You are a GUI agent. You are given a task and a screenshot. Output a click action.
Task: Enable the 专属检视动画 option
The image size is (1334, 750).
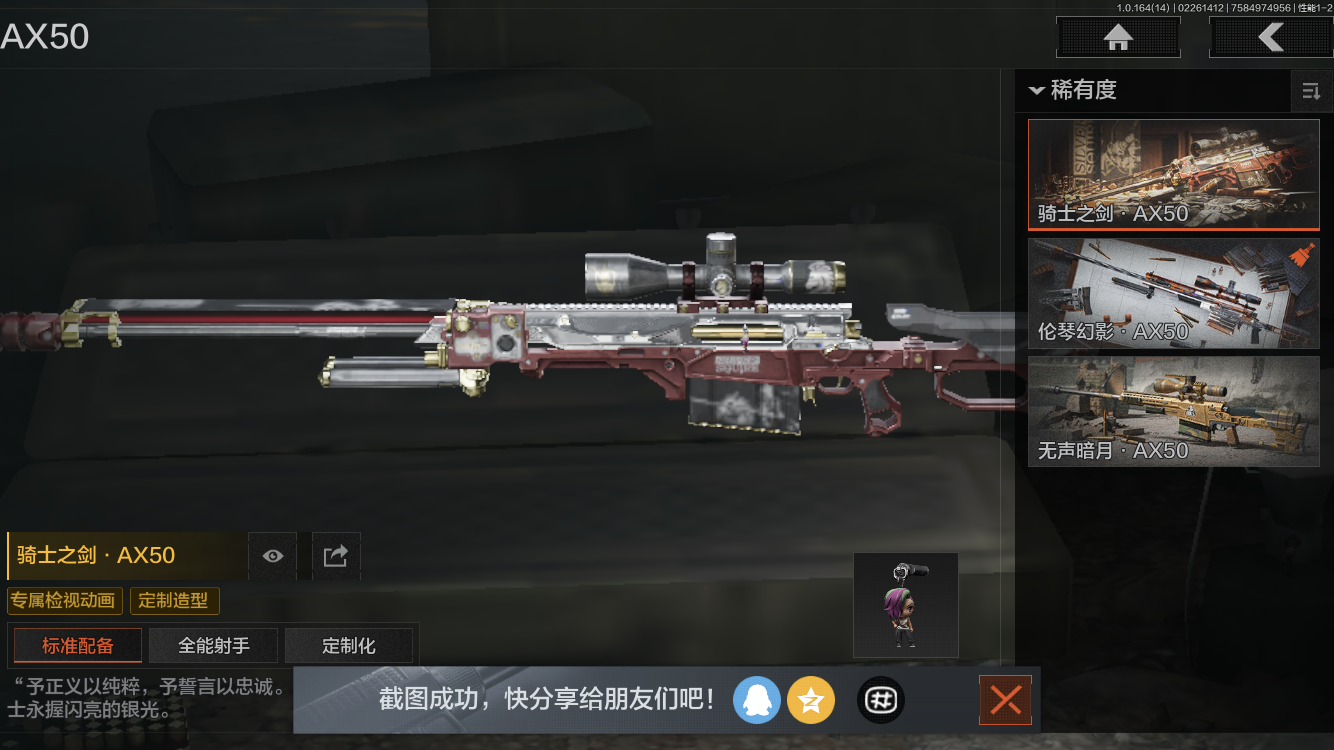point(65,601)
